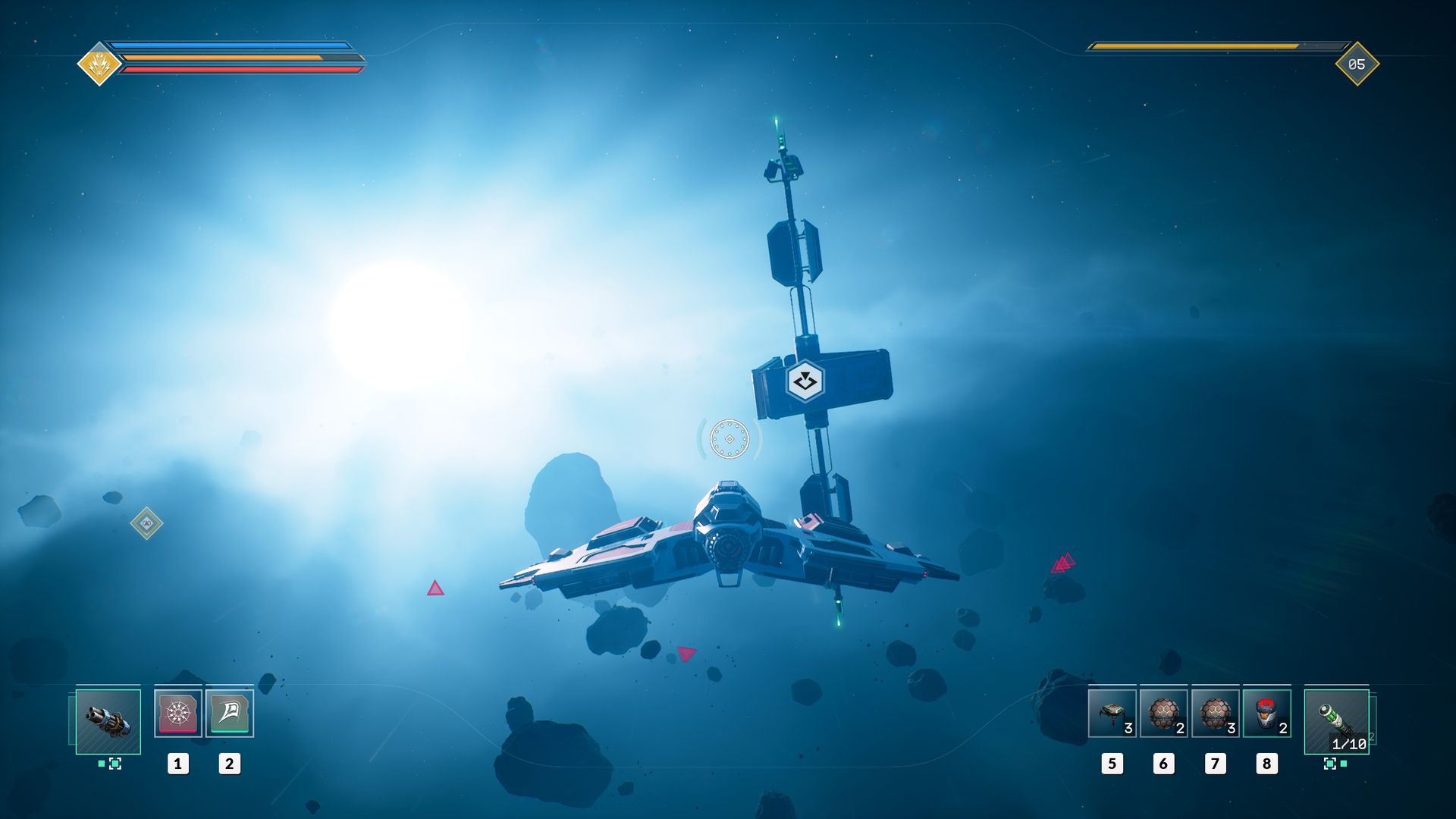Viewport: 1456px width, 819px height.
Task: Select the diamond waypoint marker
Action: click(146, 523)
